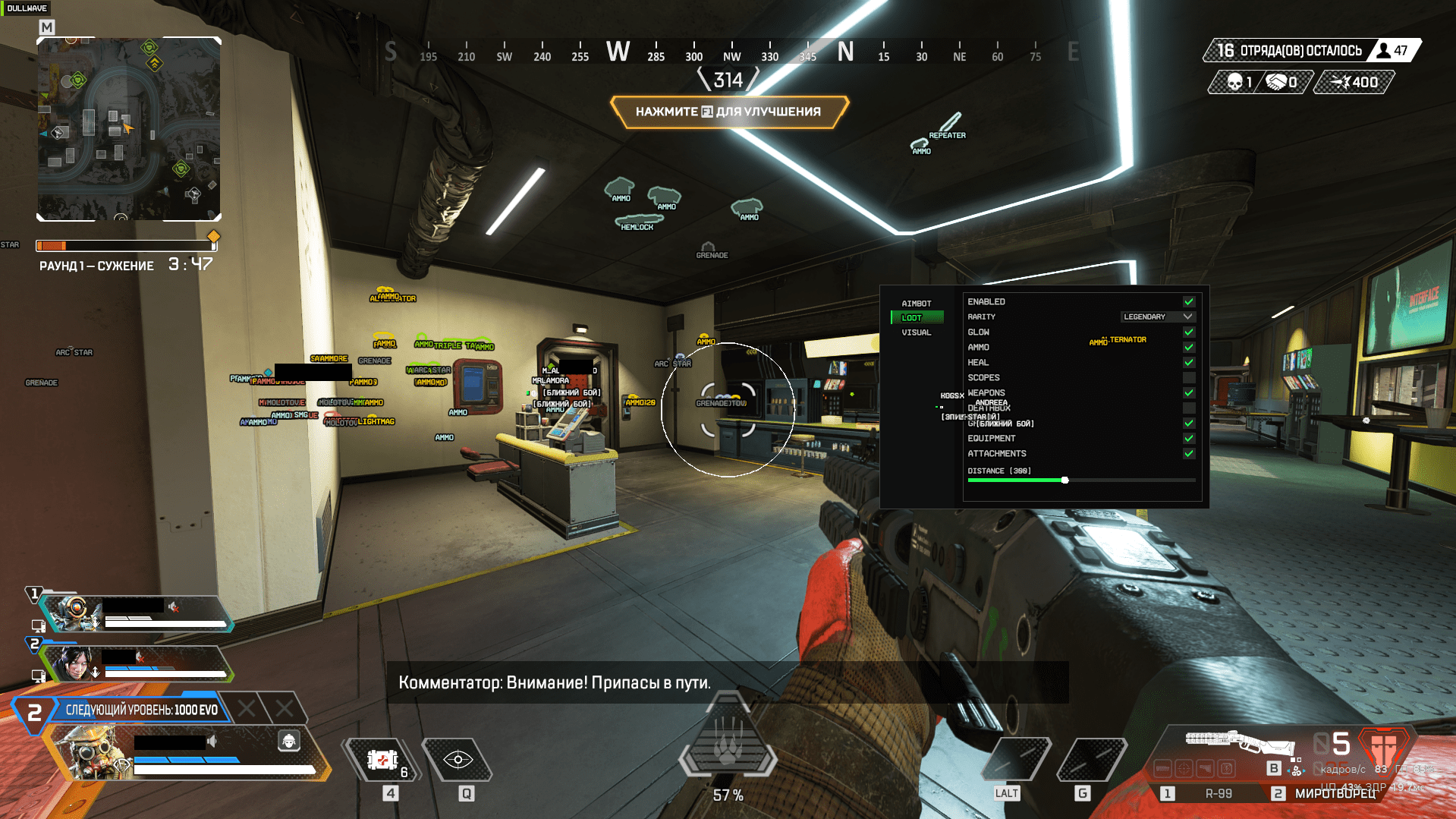Activate the eye tactical ability icon
The height and width of the screenshot is (819, 1456).
[458, 760]
